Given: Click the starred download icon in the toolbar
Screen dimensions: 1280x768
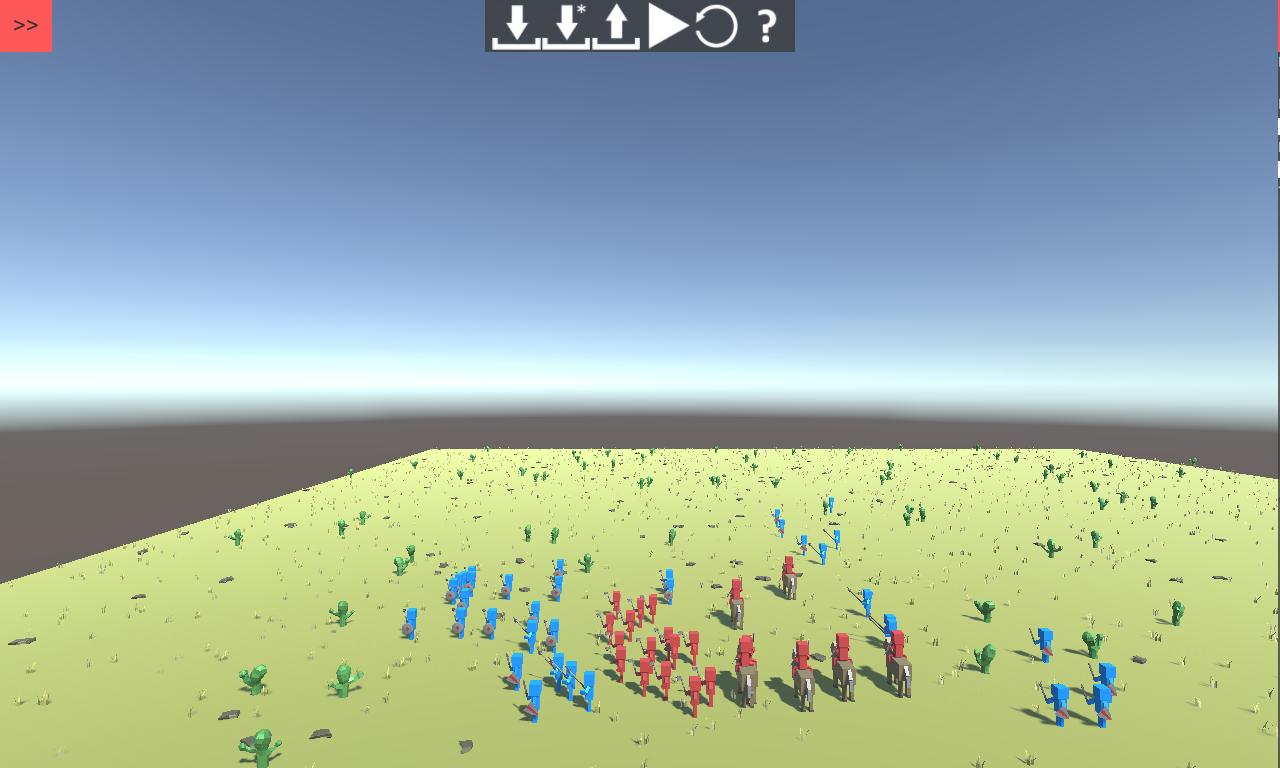Looking at the screenshot, I should pyautogui.click(x=565, y=25).
